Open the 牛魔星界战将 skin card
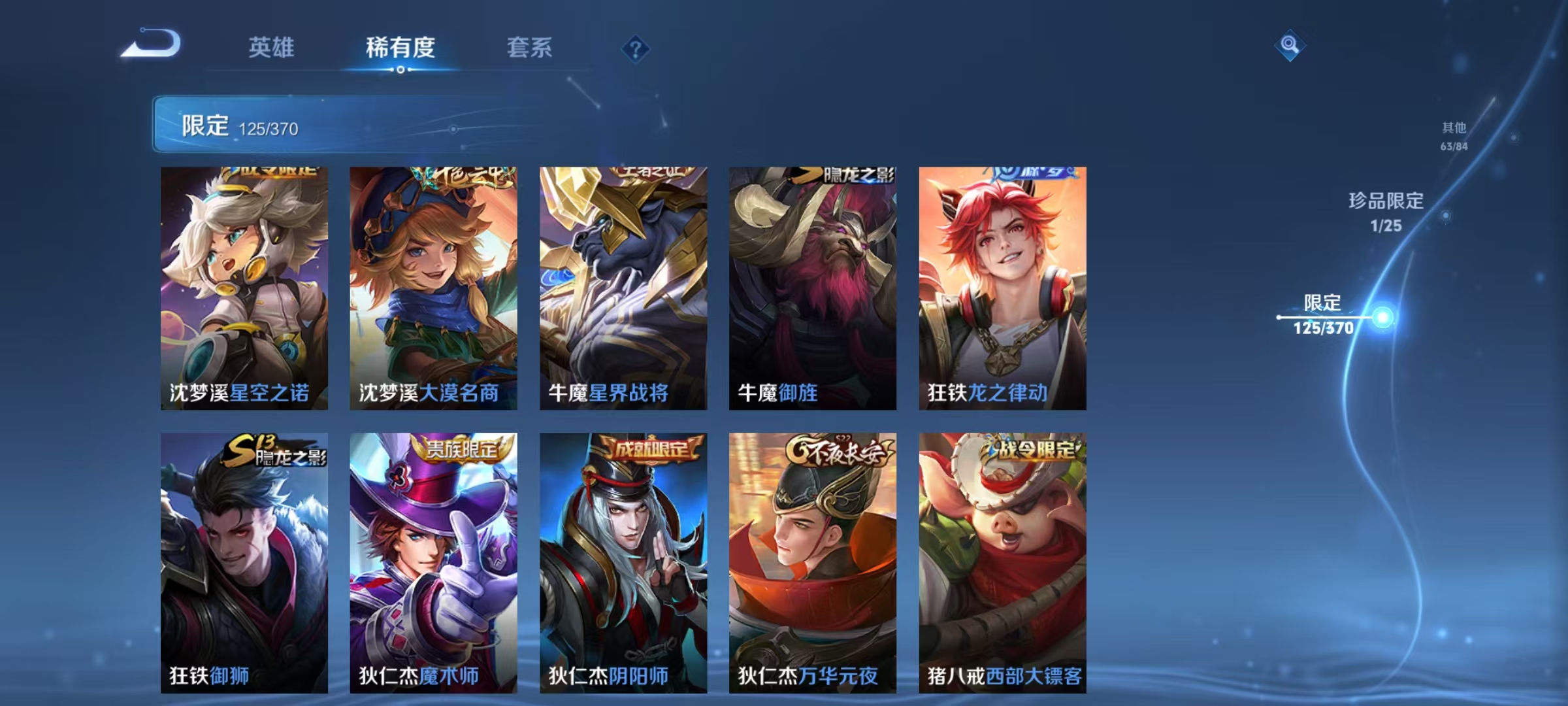The width and height of the screenshot is (1568, 706). 624,288
